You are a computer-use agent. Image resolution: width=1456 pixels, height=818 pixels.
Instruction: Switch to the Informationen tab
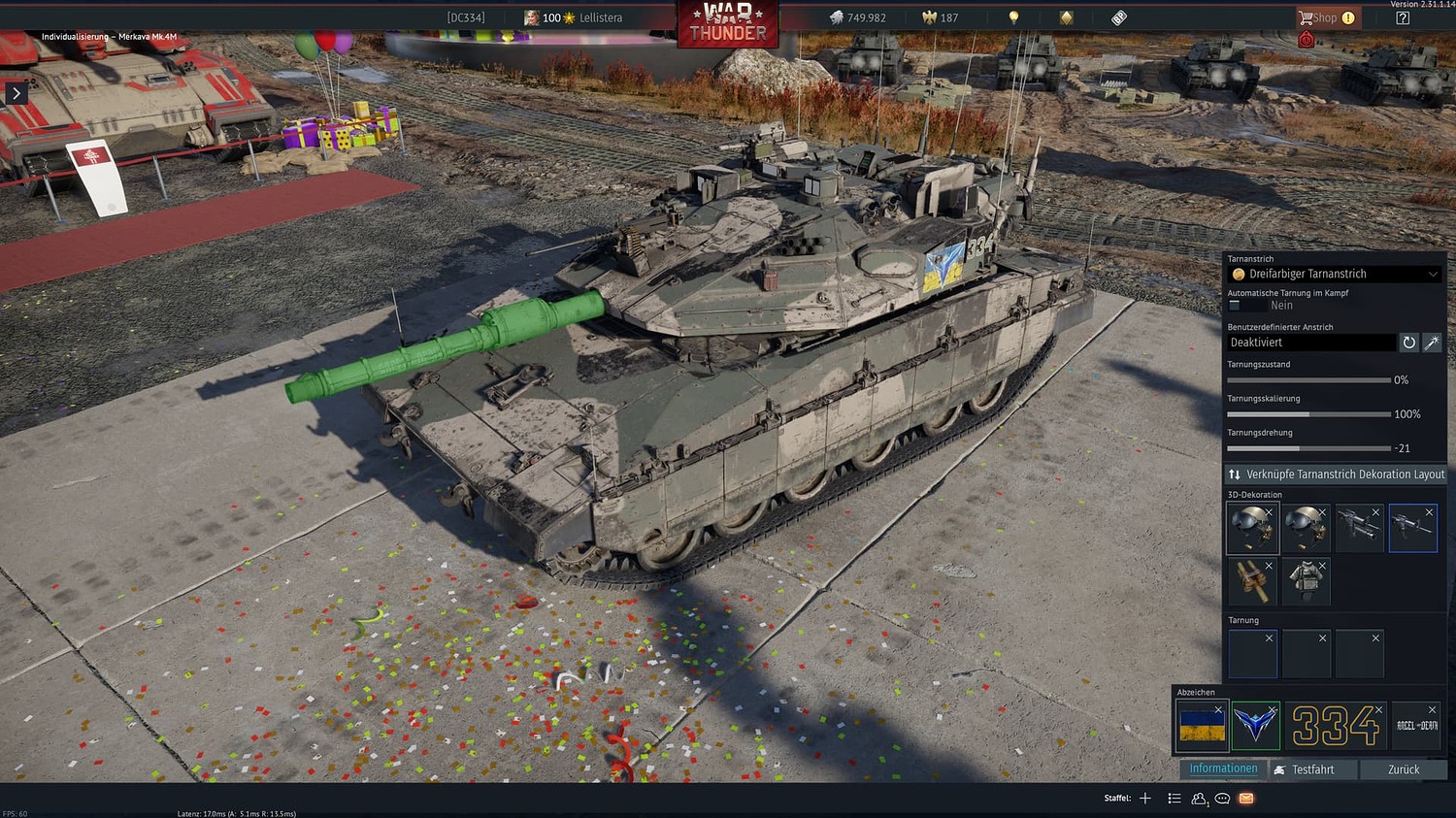point(1222,768)
